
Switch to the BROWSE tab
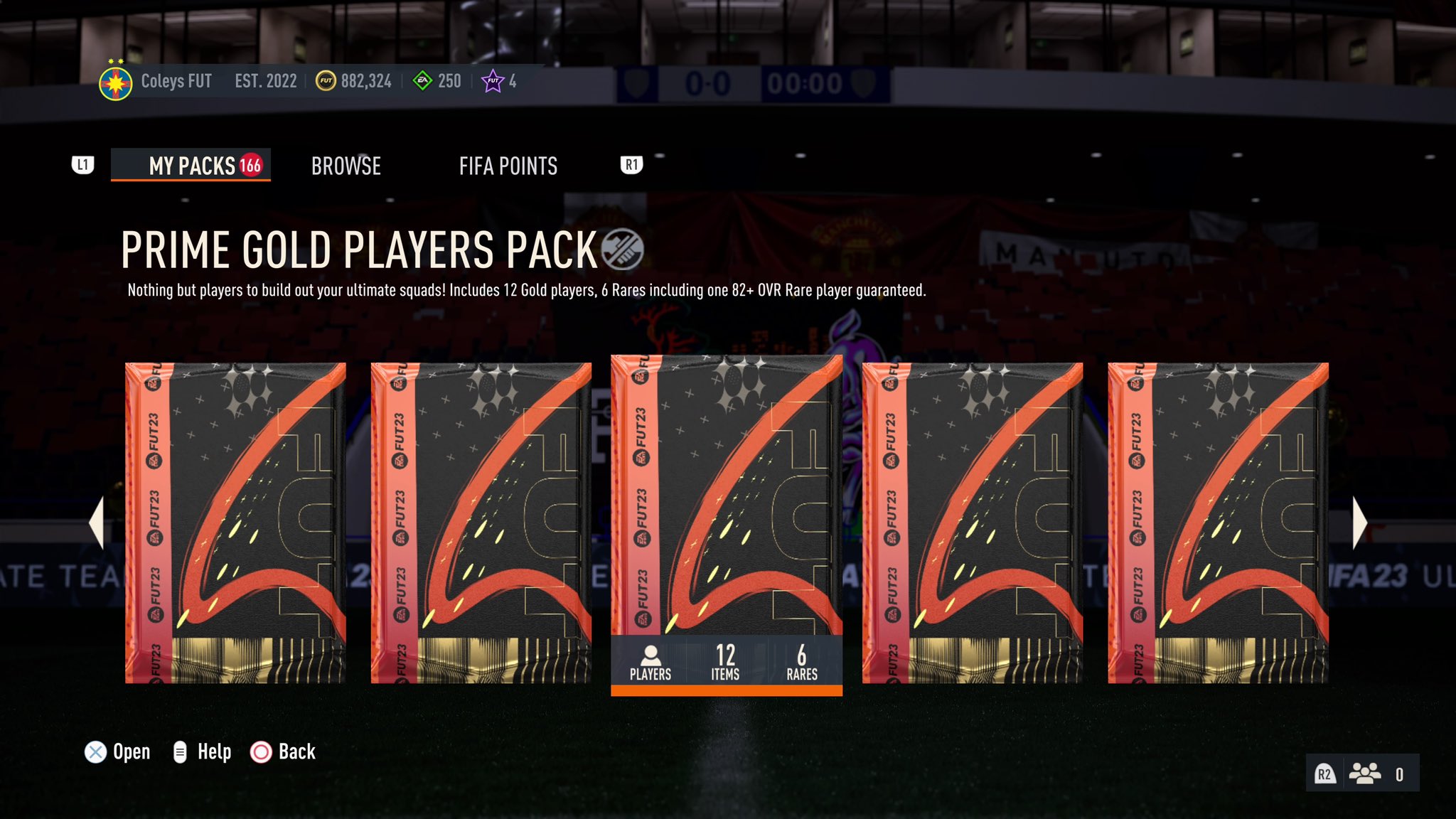346,166
